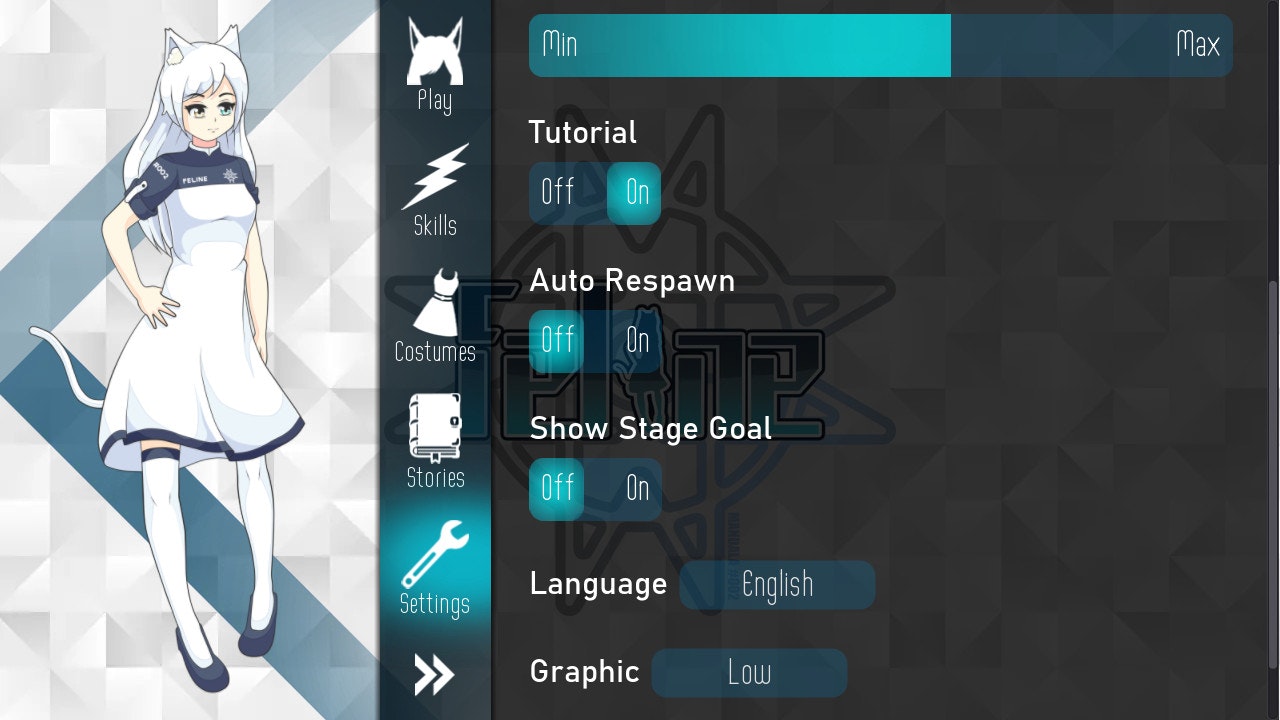Open the Costumes tab
Viewport: 1280px width, 720px height.
(435, 317)
